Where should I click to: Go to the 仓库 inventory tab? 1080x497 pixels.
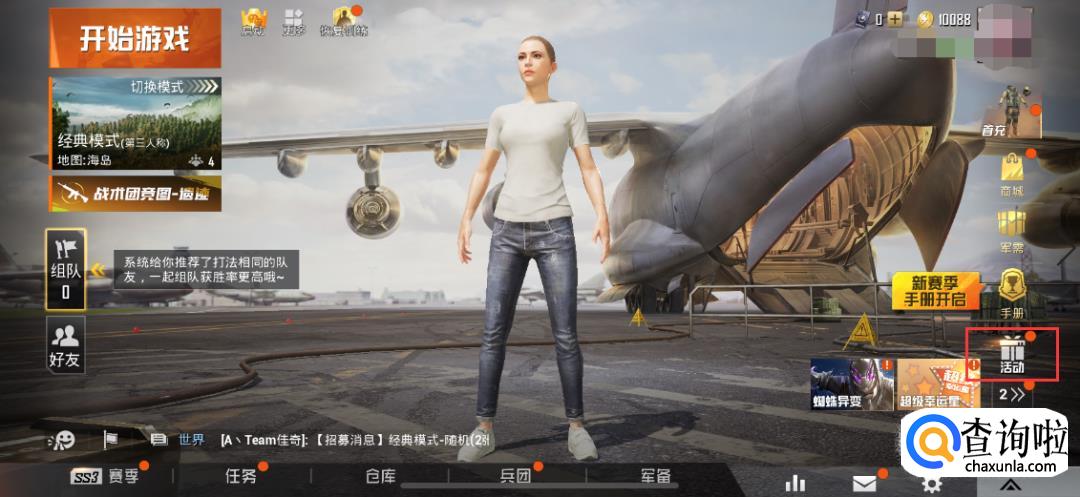tap(381, 477)
